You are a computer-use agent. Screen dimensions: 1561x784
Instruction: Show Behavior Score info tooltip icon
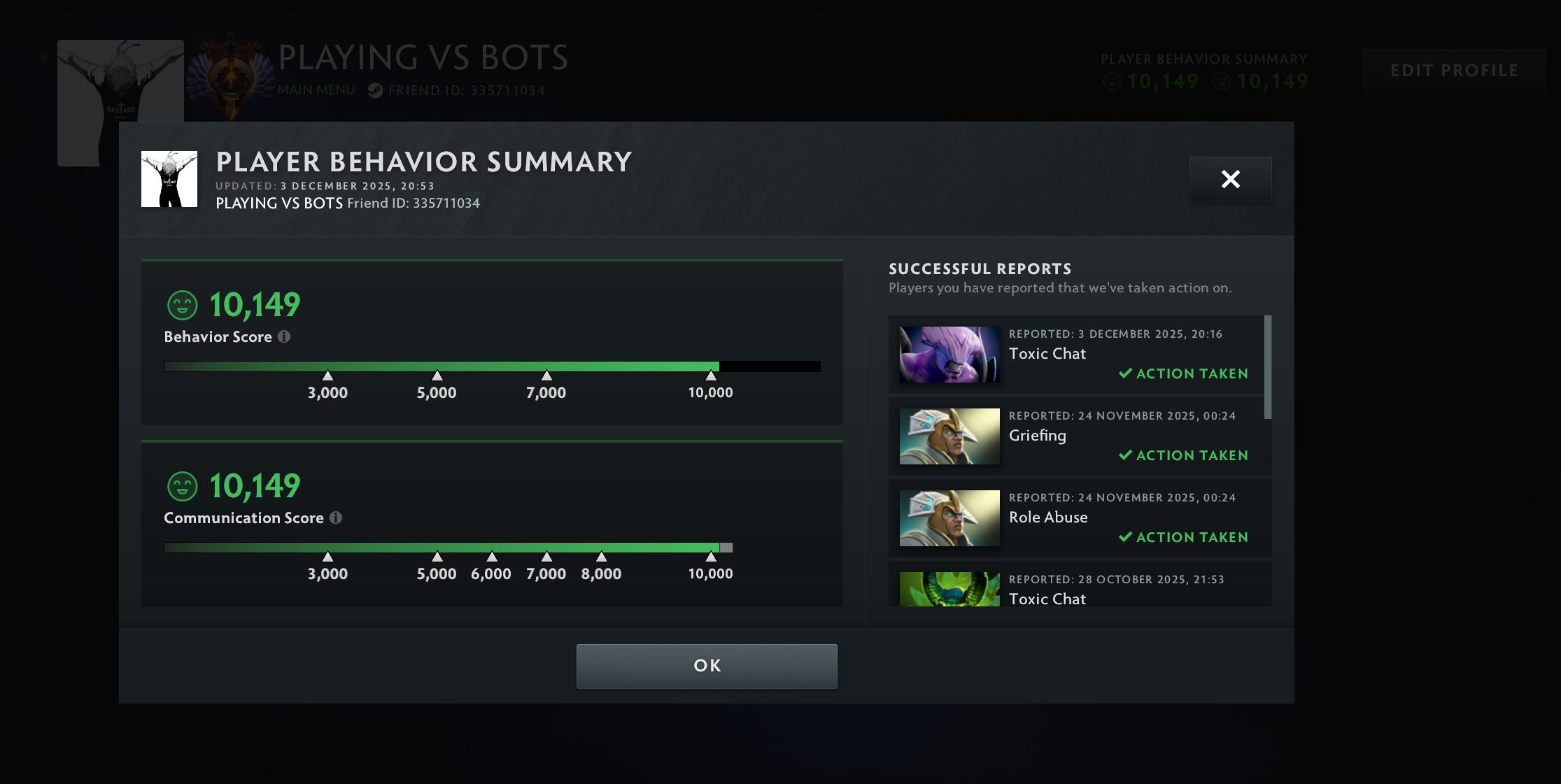coord(284,336)
